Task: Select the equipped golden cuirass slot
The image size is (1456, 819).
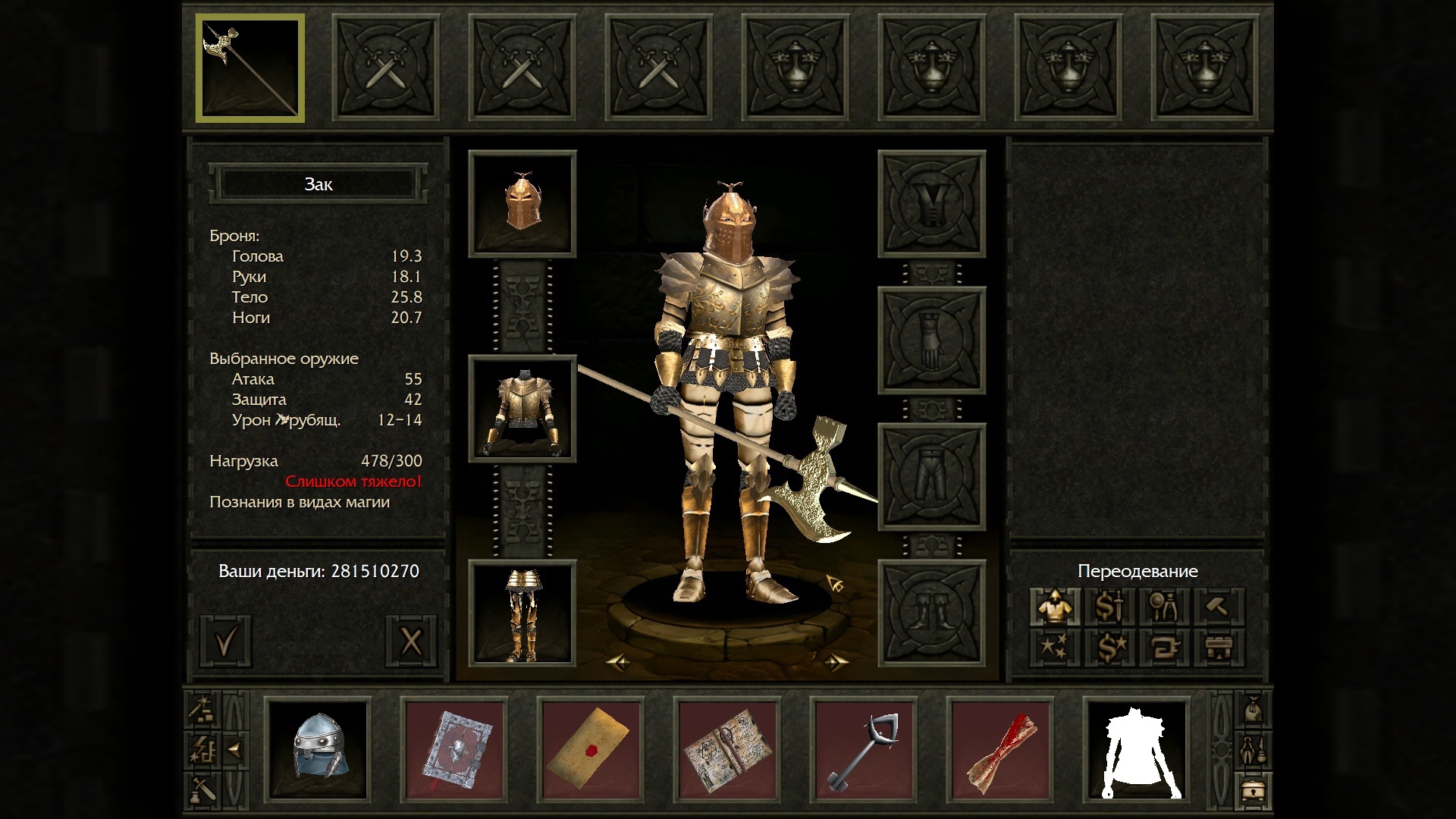Action: [x=522, y=409]
